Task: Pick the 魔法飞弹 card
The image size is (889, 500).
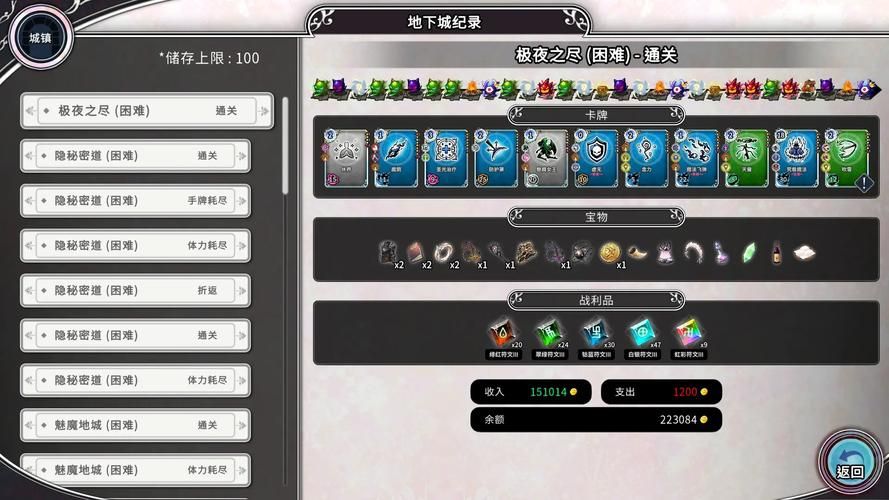Action: [x=697, y=158]
